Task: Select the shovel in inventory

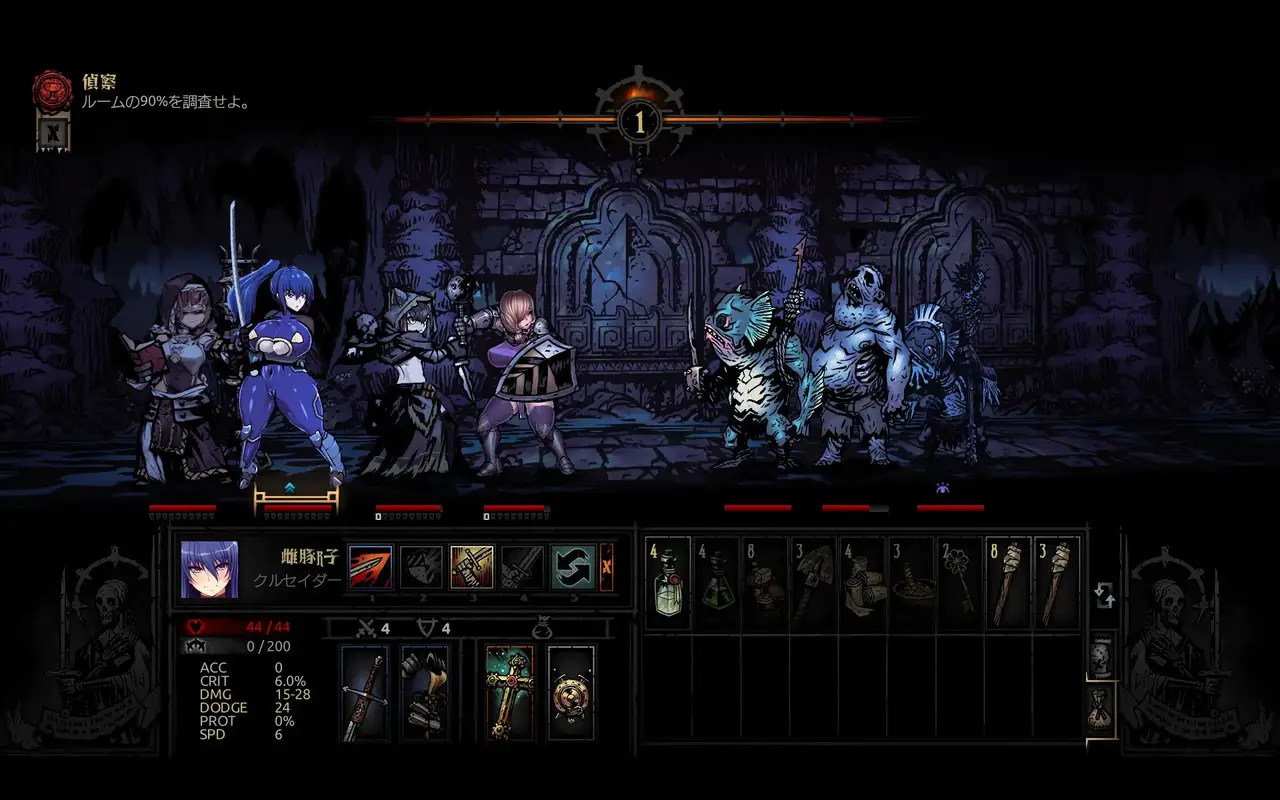Action: pyautogui.click(x=814, y=583)
